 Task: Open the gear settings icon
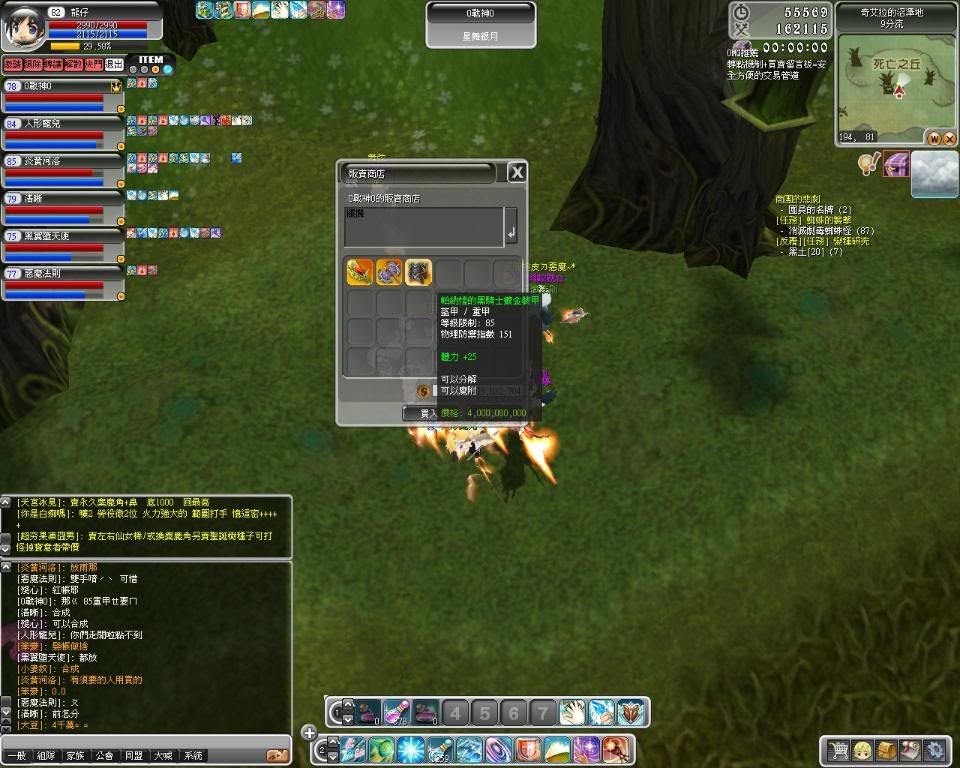click(934, 749)
